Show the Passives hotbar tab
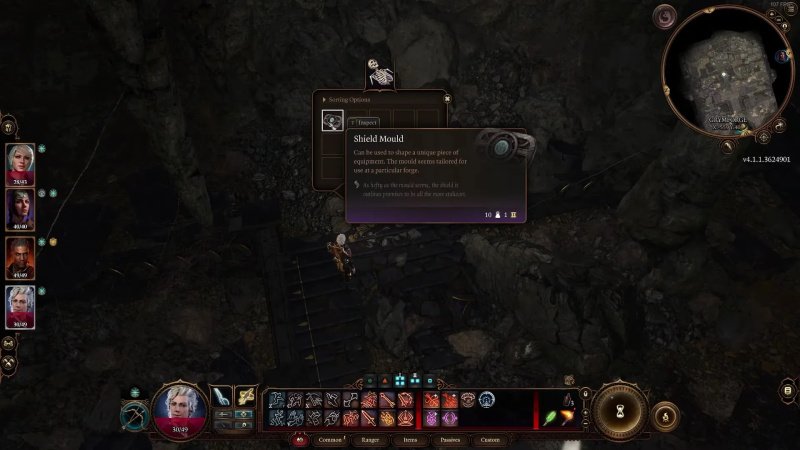 coord(449,439)
